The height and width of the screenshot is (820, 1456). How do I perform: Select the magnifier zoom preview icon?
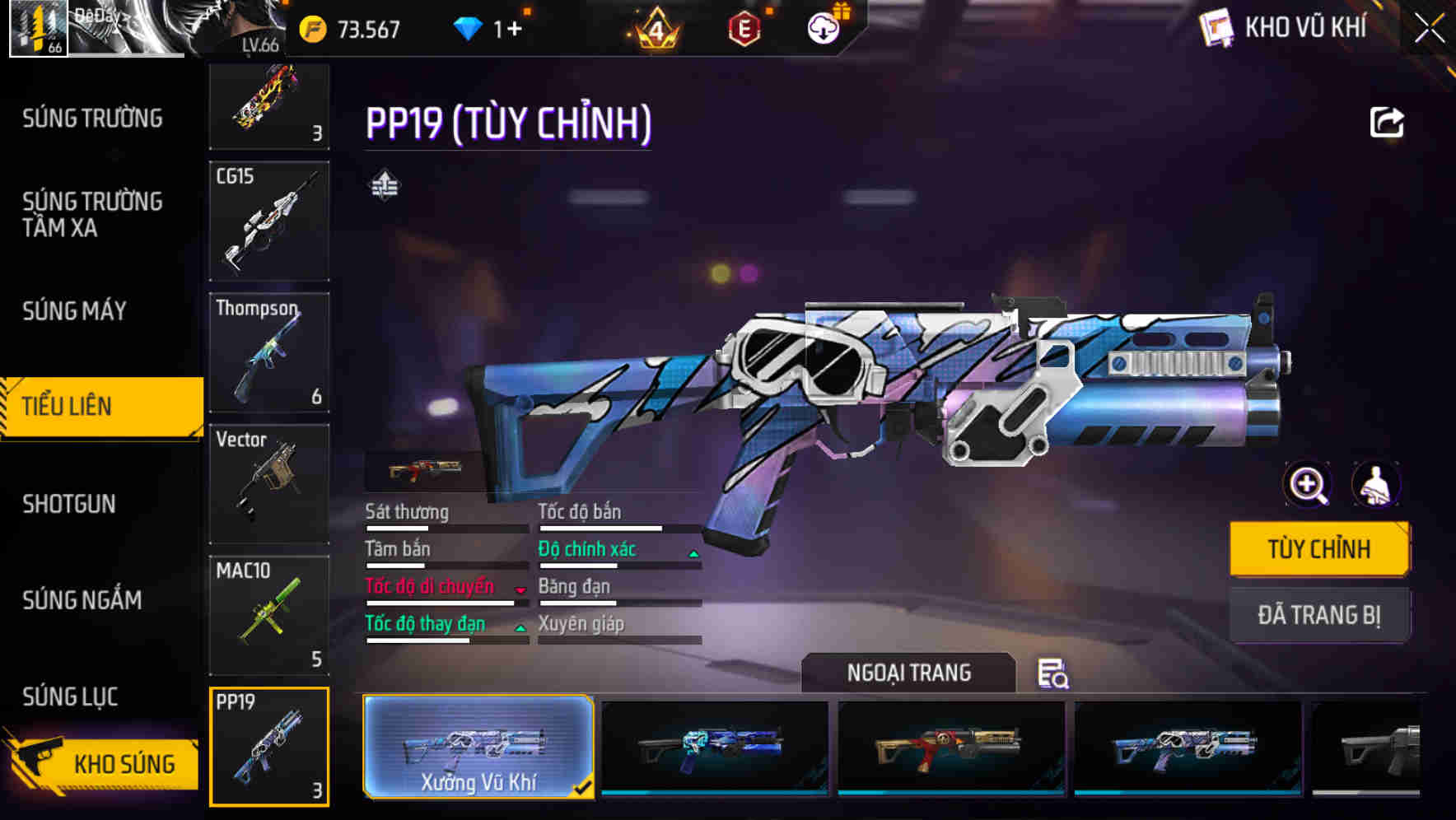pos(1308,485)
